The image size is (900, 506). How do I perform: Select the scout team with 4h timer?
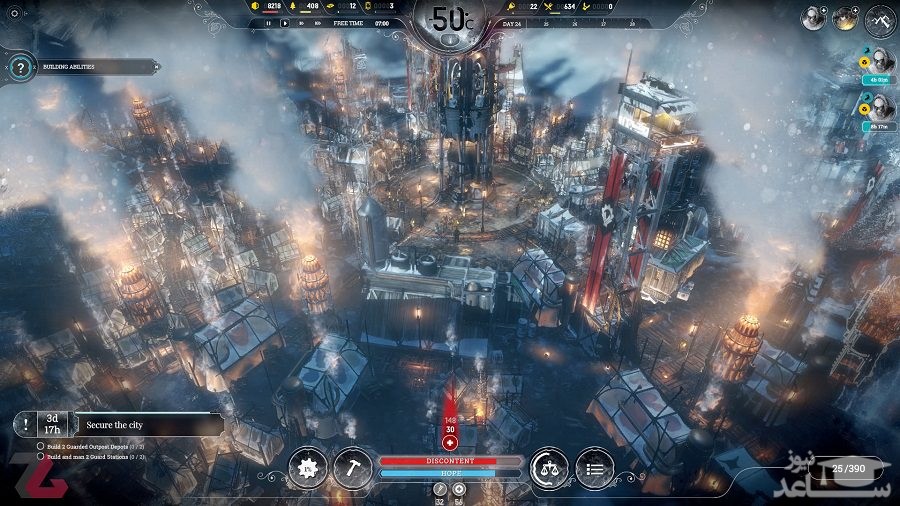click(x=881, y=62)
